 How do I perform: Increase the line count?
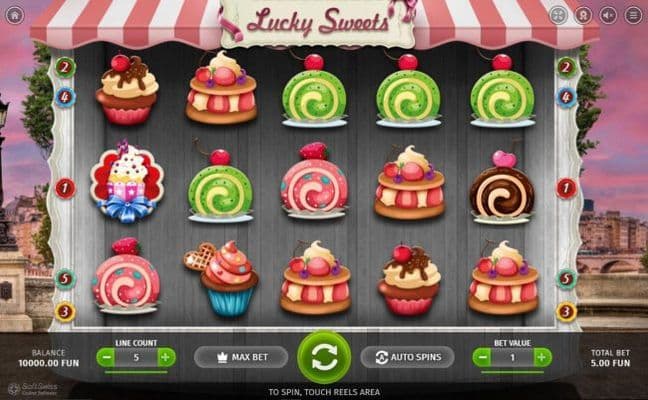pos(166,357)
